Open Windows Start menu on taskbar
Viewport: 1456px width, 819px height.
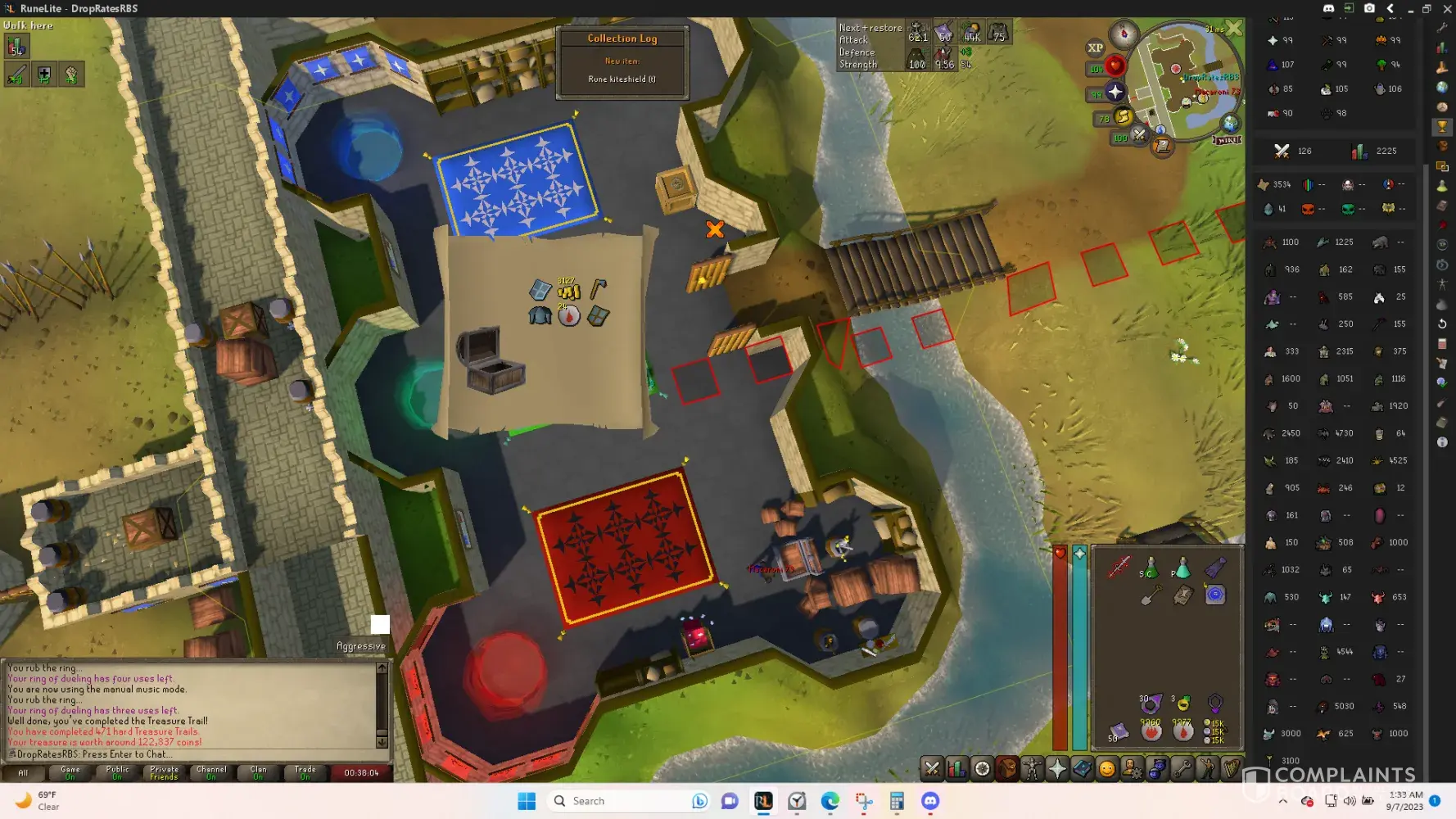(527, 801)
